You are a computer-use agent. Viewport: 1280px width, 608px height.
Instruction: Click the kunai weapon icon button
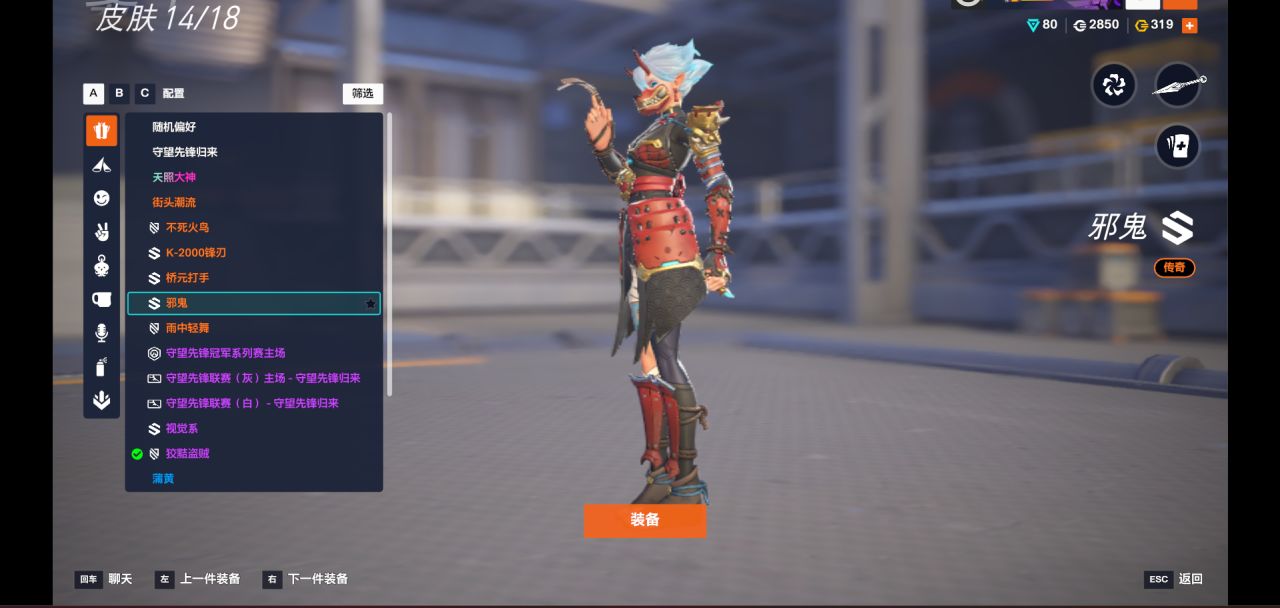point(1178,86)
